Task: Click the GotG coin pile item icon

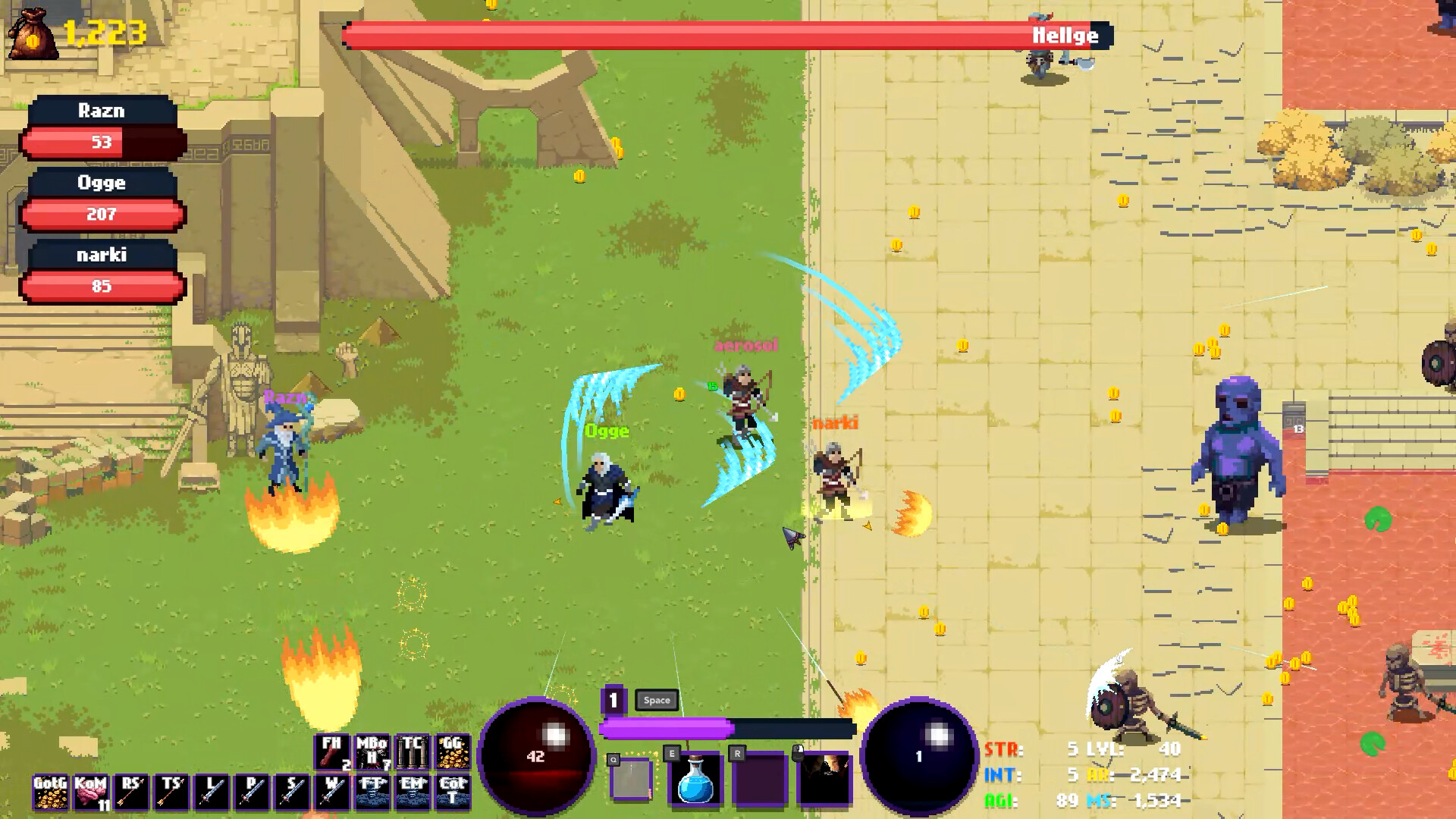Action: (51, 791)
